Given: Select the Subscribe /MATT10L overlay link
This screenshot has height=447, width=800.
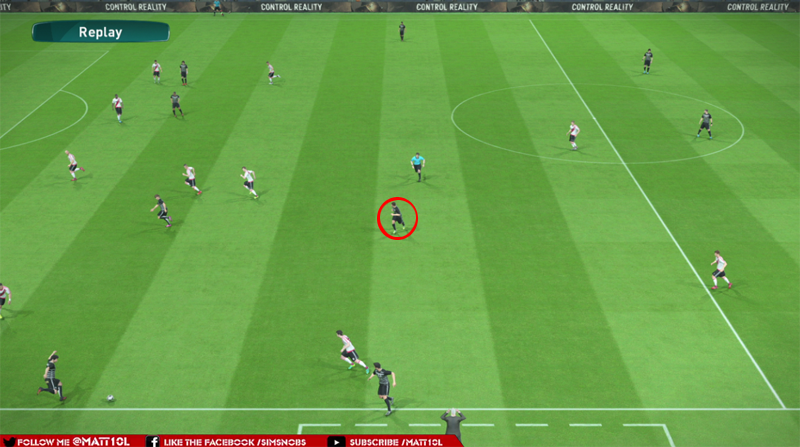Looking at the screenshot, I should tap(397, 441).
